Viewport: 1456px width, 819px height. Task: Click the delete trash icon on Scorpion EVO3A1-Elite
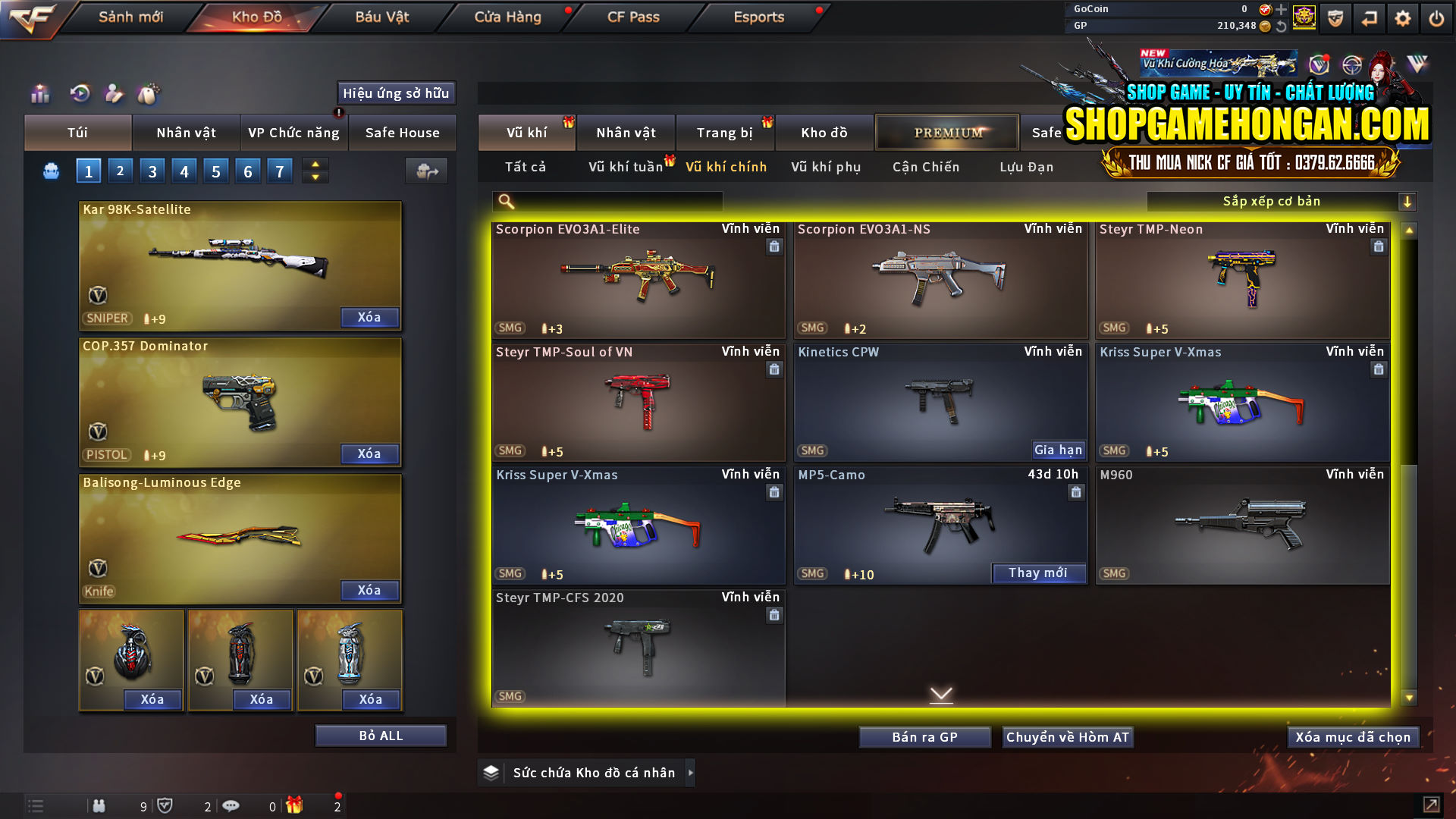[774, 246]
